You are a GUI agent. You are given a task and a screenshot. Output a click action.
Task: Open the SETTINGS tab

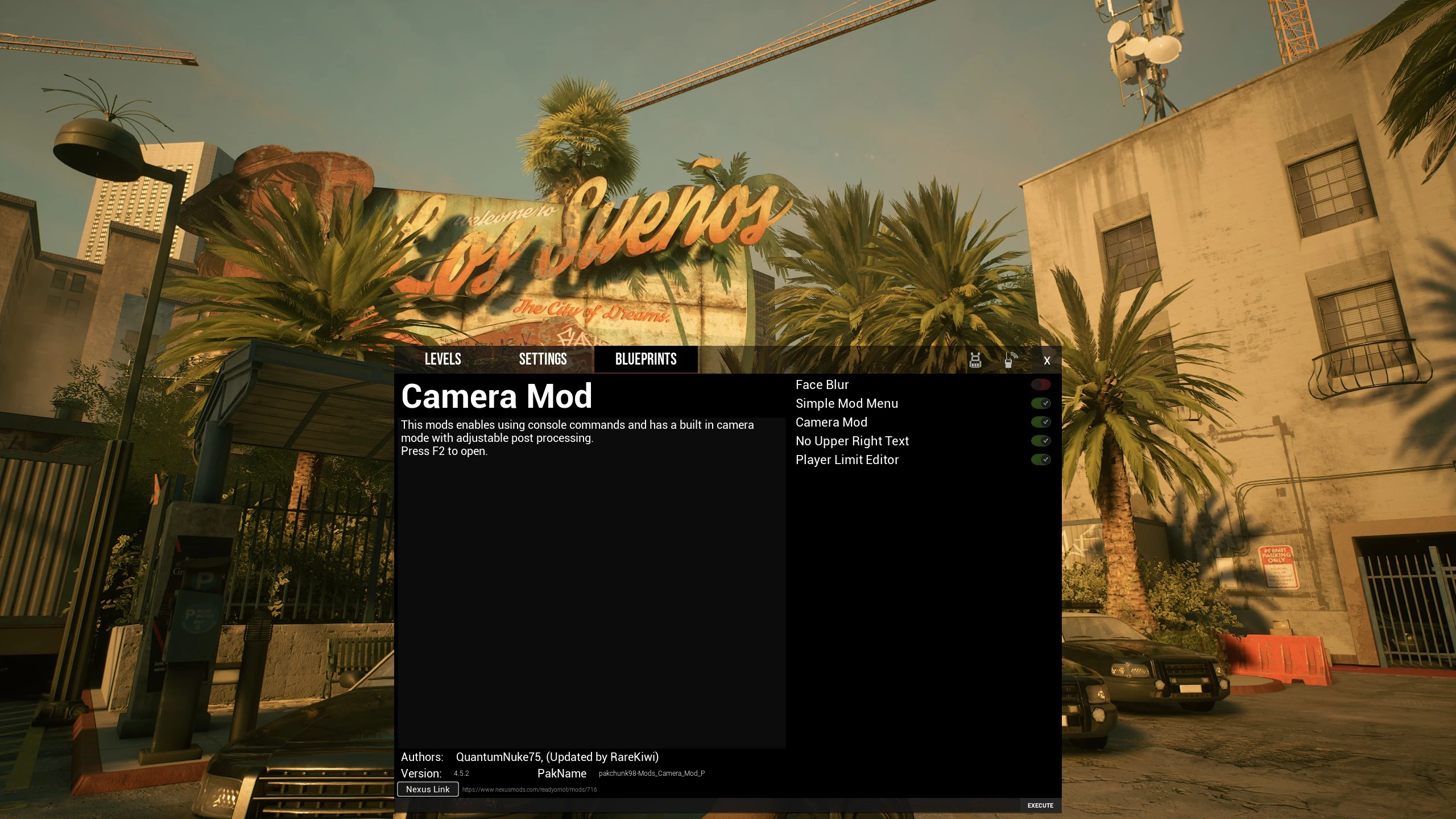pyautogui.click(x=543, y=359)
